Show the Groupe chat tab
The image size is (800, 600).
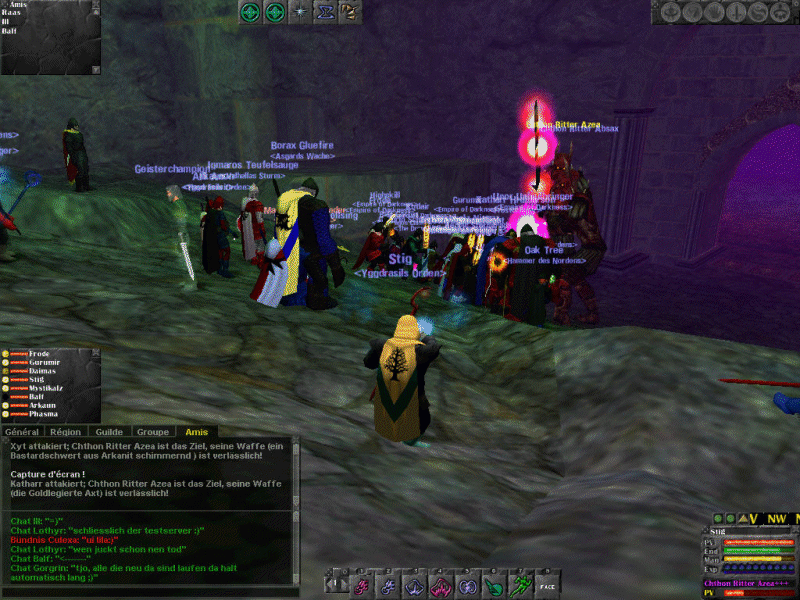150,431
